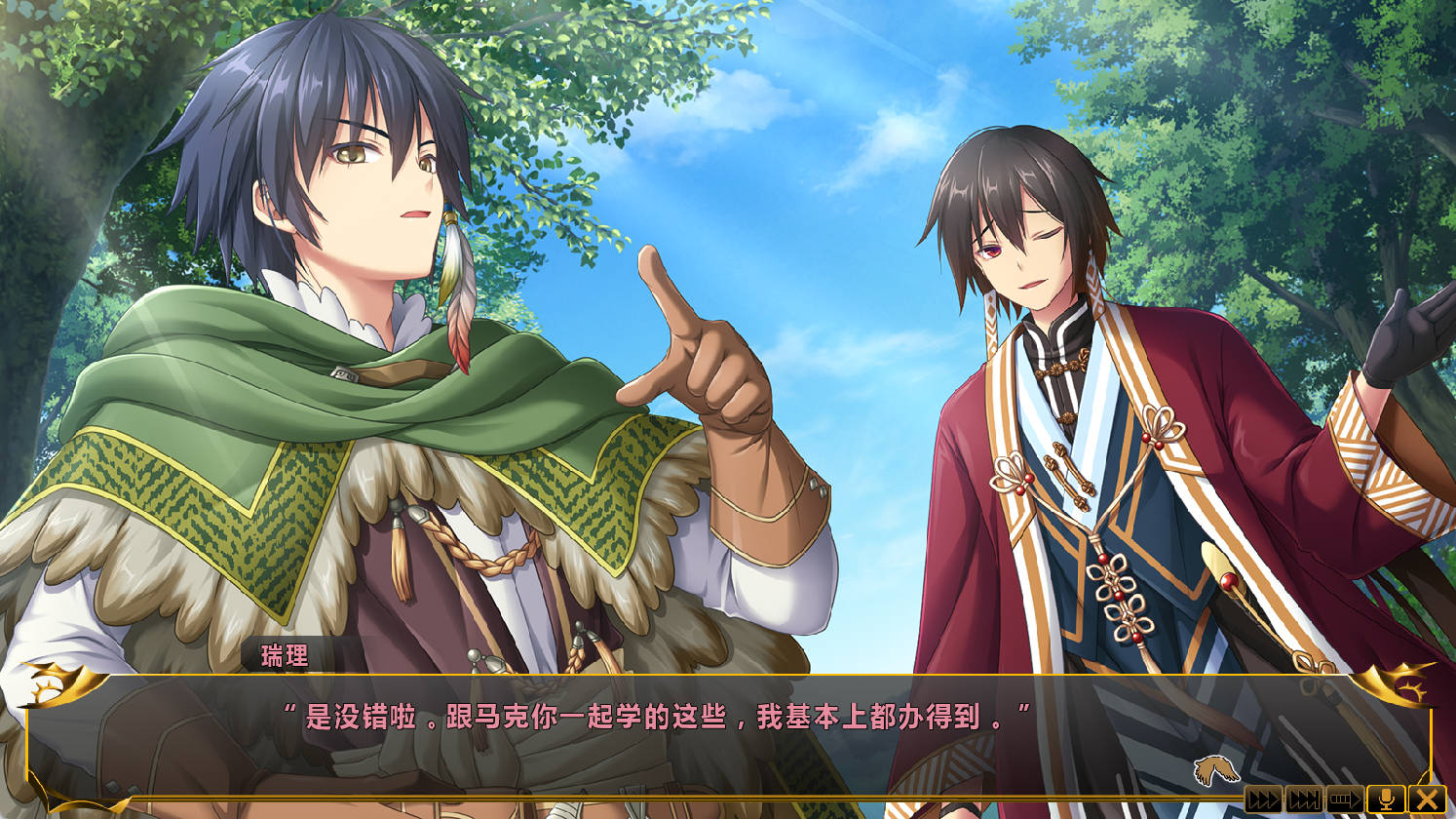Click the X icon to hide the textbox
Viewport: 1456px width, 819px height.
[1427, 799]
